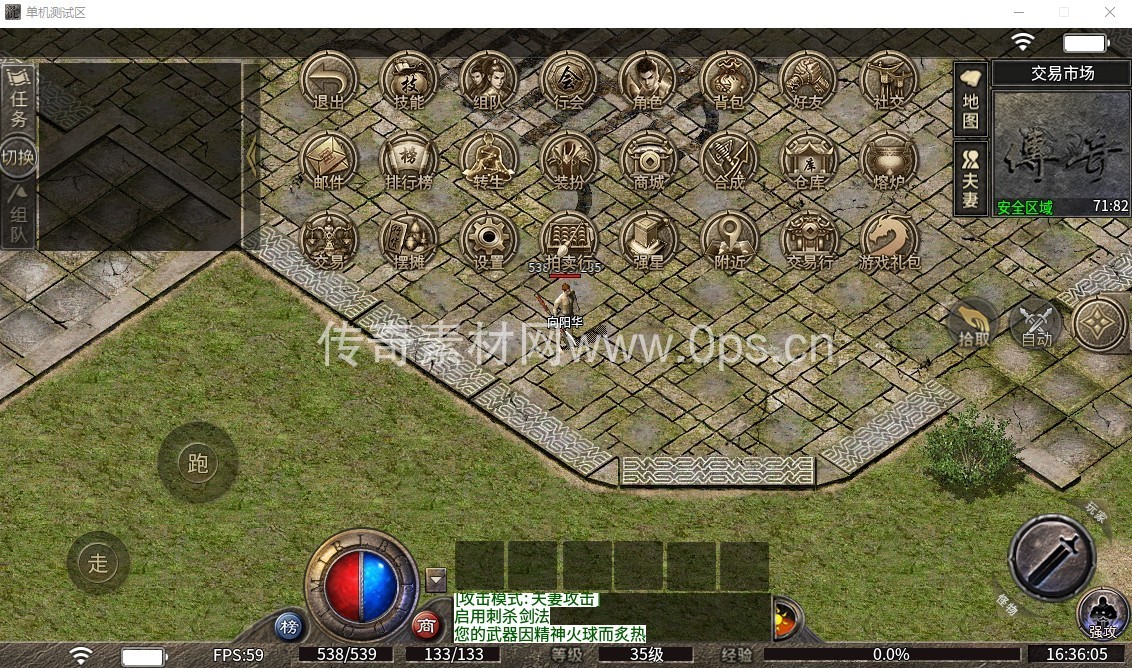Screen dimensions: 1132x668
Task: Open the 地图 (Map) button
Action: [970, 100]
